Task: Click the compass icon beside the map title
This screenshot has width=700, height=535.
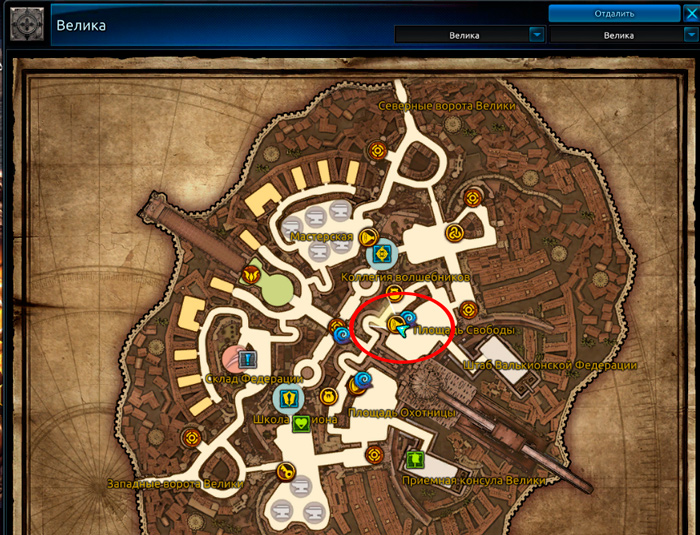Action: [26, 23]
